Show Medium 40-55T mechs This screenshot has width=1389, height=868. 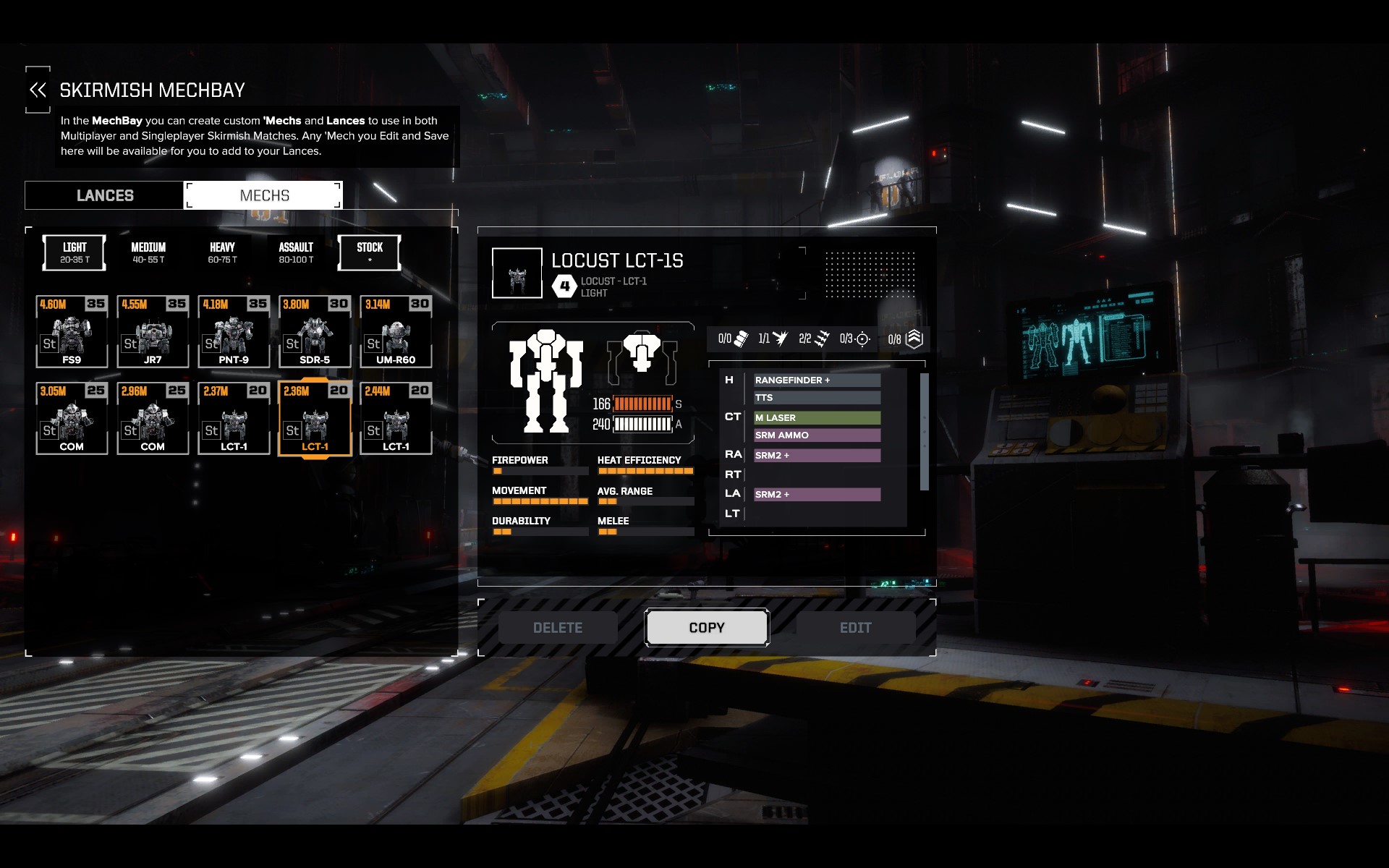[x=148, y=252]
